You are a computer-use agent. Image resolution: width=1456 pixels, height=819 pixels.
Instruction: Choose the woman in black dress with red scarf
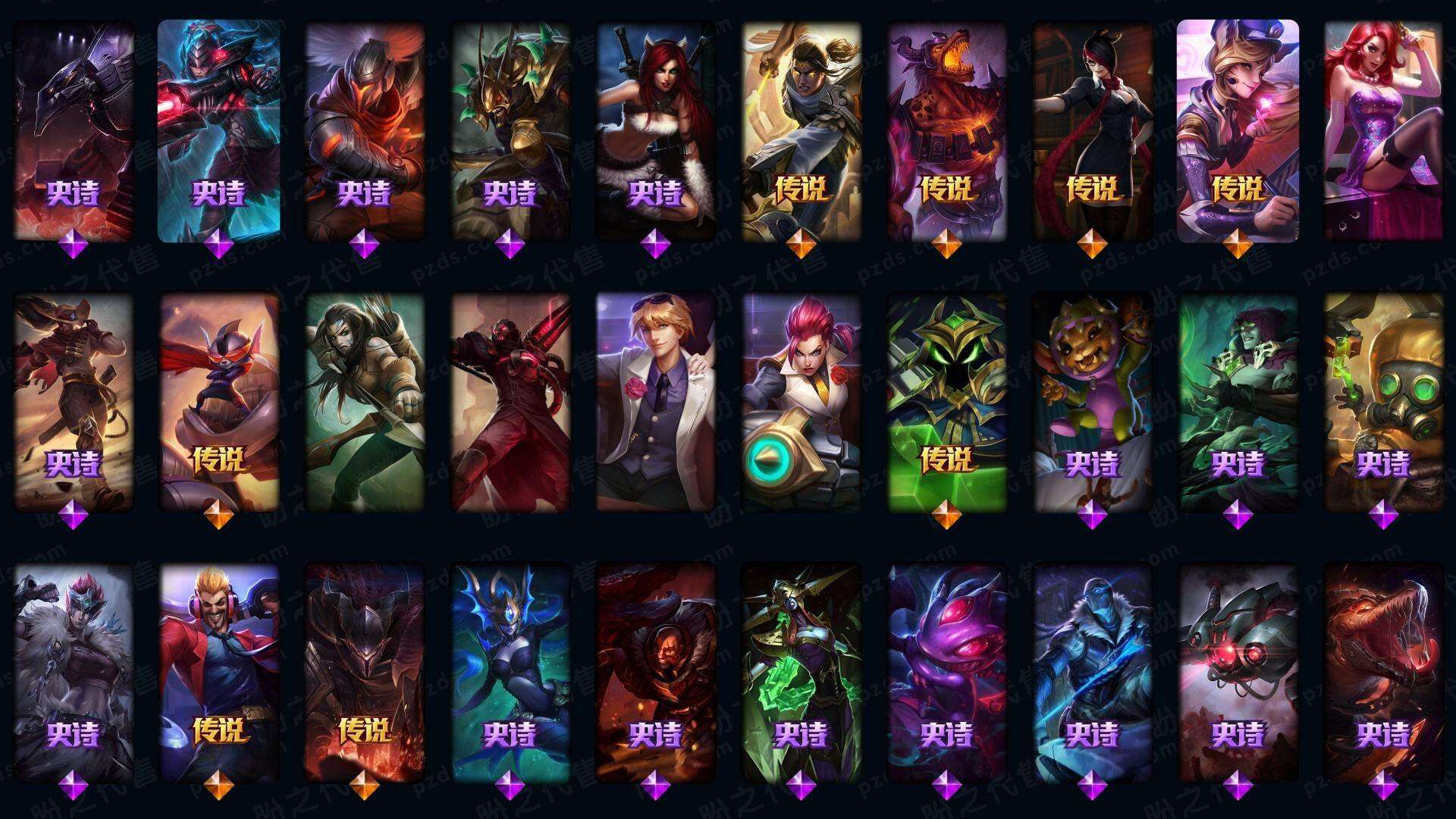[x=1092, y=129]
